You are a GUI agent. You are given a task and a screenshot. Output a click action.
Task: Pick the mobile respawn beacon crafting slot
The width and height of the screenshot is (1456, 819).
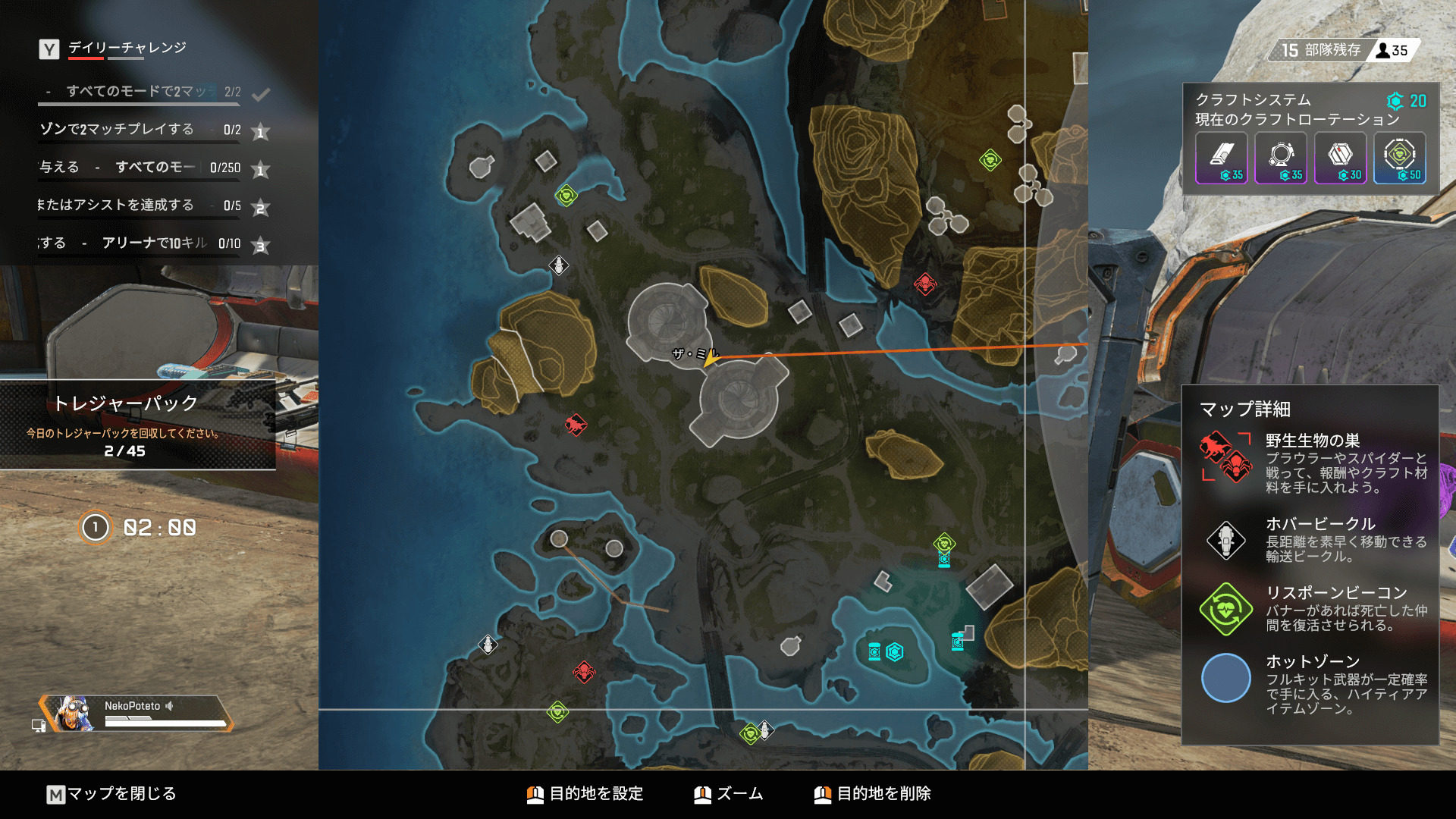[x=1400, y=158]
